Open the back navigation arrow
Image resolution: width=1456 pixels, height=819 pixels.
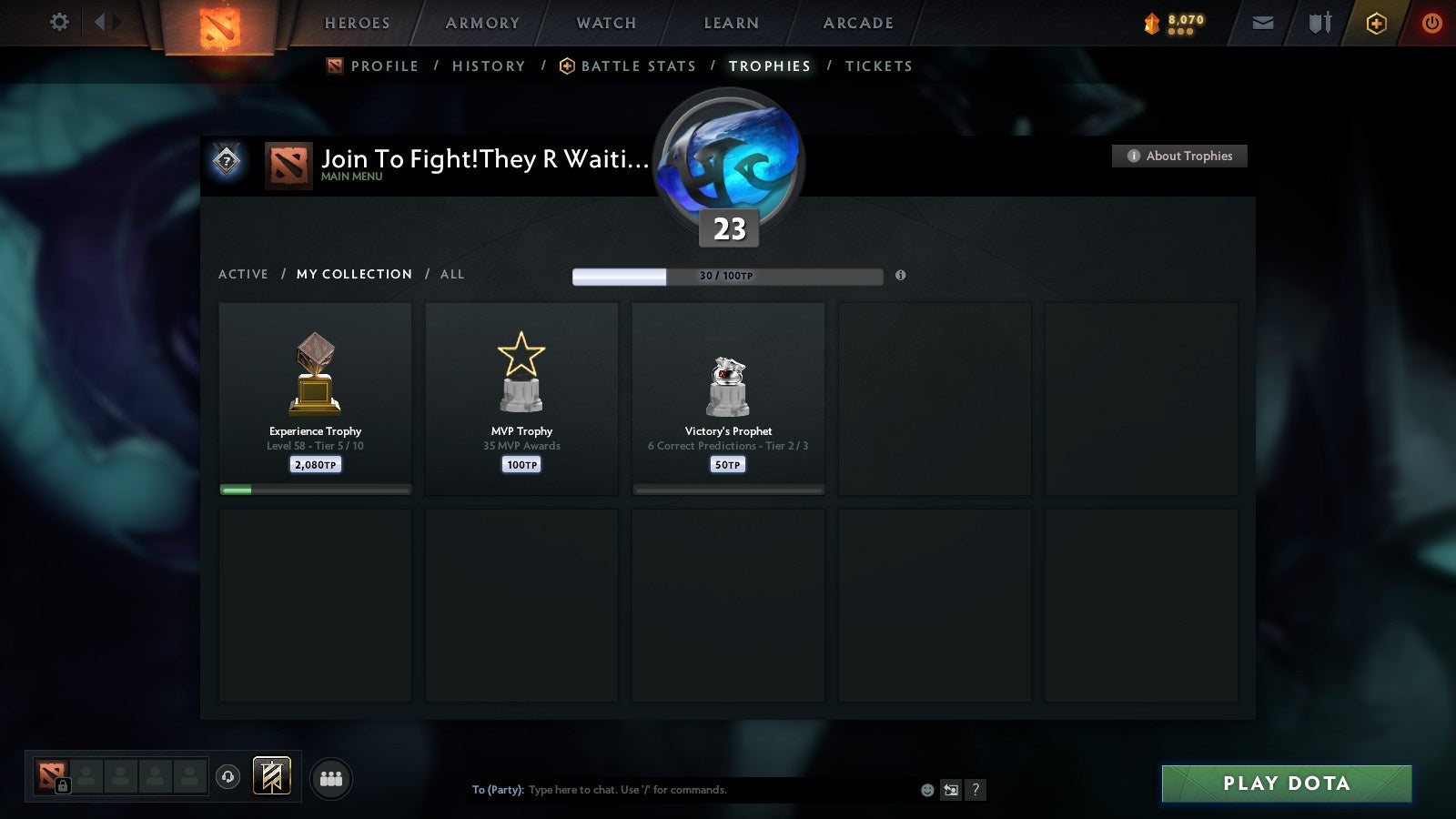pos(98,23)
